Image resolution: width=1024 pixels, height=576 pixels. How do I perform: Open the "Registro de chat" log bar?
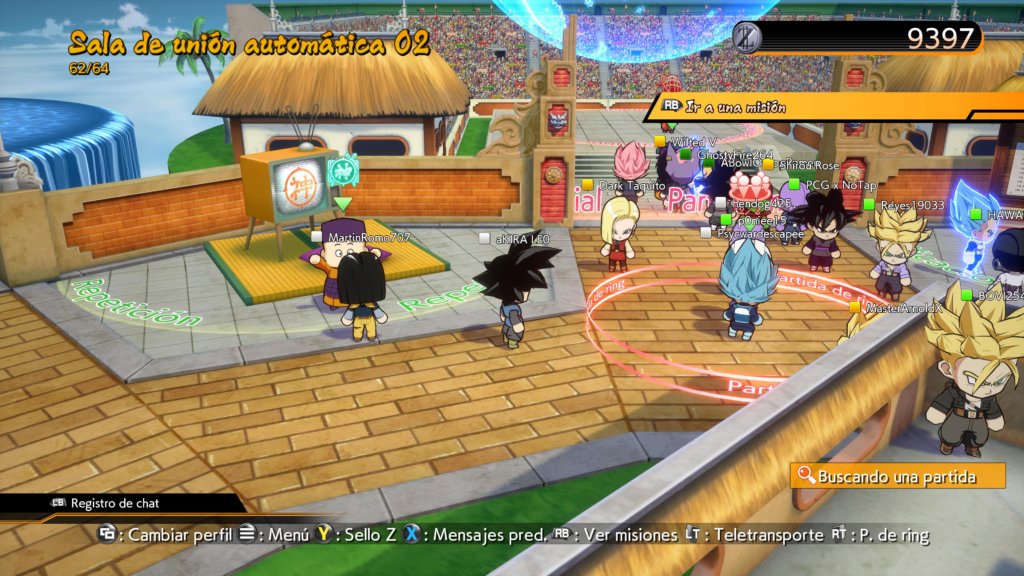click(114, 503)
